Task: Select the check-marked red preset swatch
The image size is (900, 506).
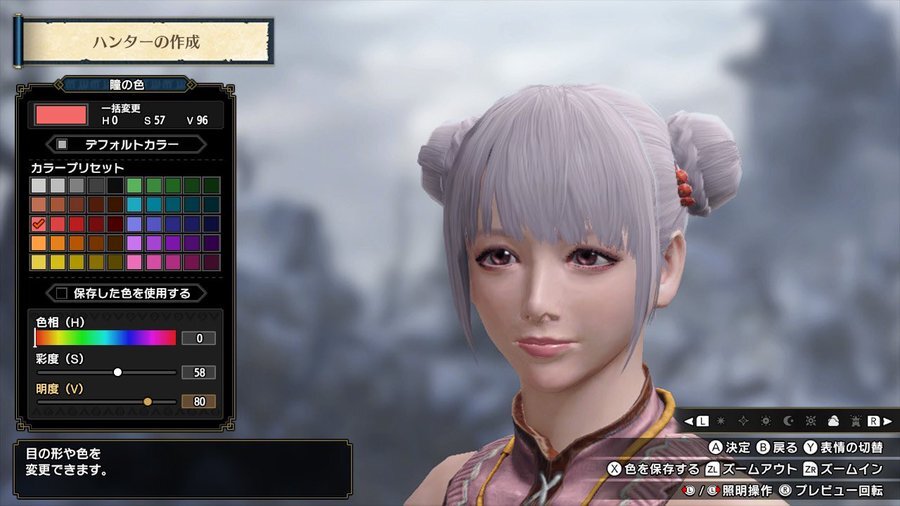Action: click(x=39, y=223)
